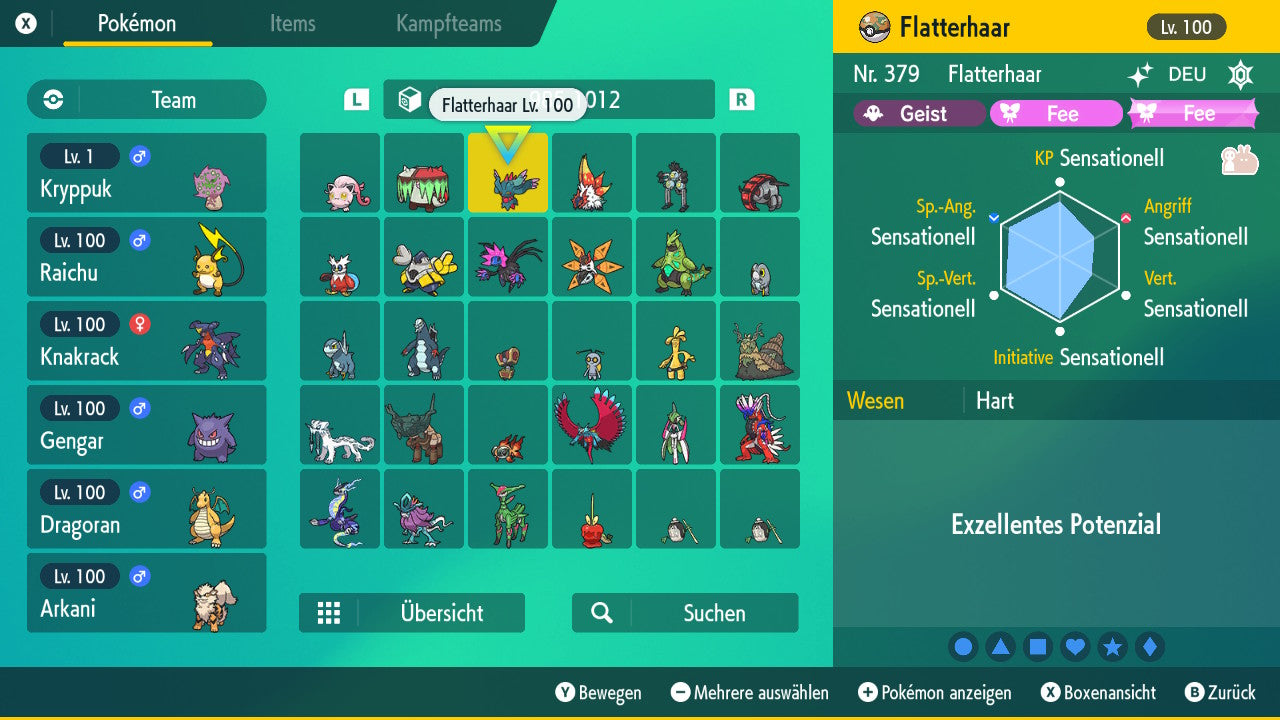This screenshot has width=1280, height=720.
Task: Switch to the Items tab
Action: [x=292, y=24]
